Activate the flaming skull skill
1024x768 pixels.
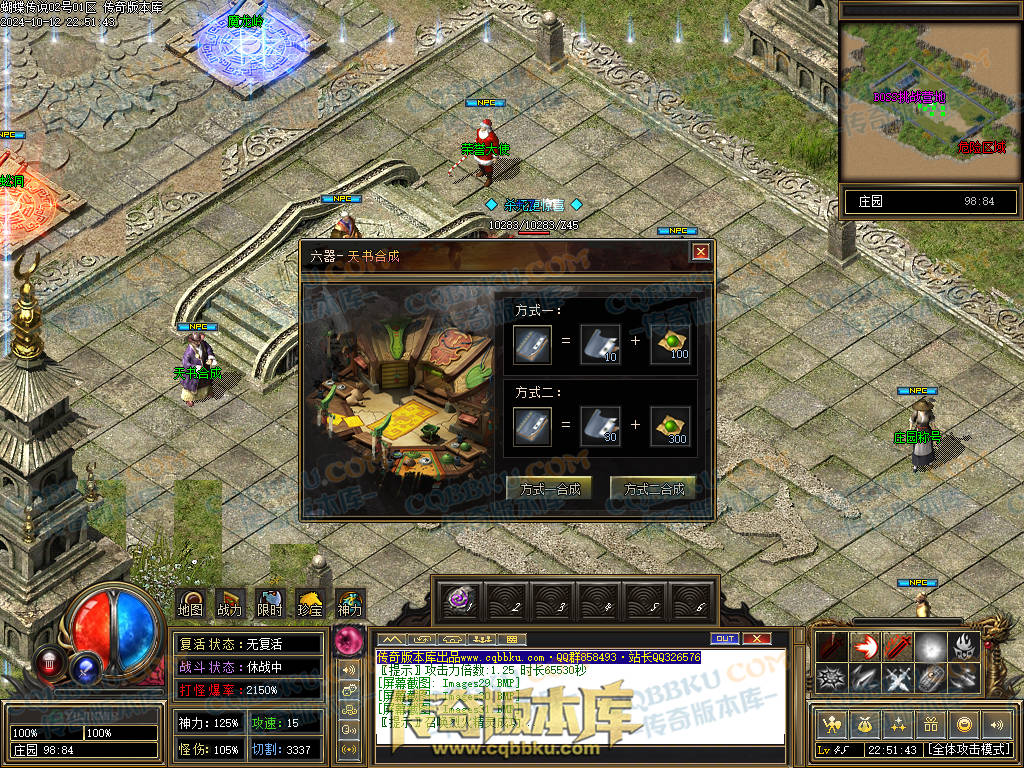click(966, 647)
